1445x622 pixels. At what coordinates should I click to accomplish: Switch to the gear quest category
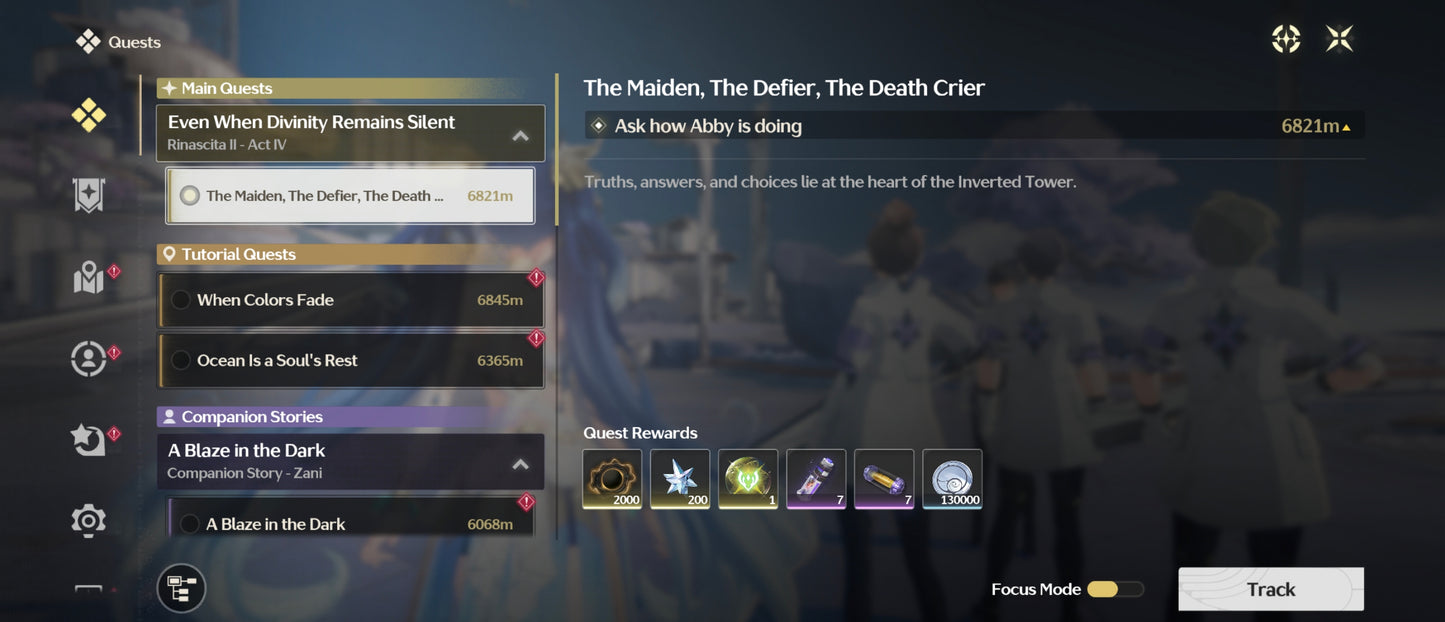(x=88, y=520)
